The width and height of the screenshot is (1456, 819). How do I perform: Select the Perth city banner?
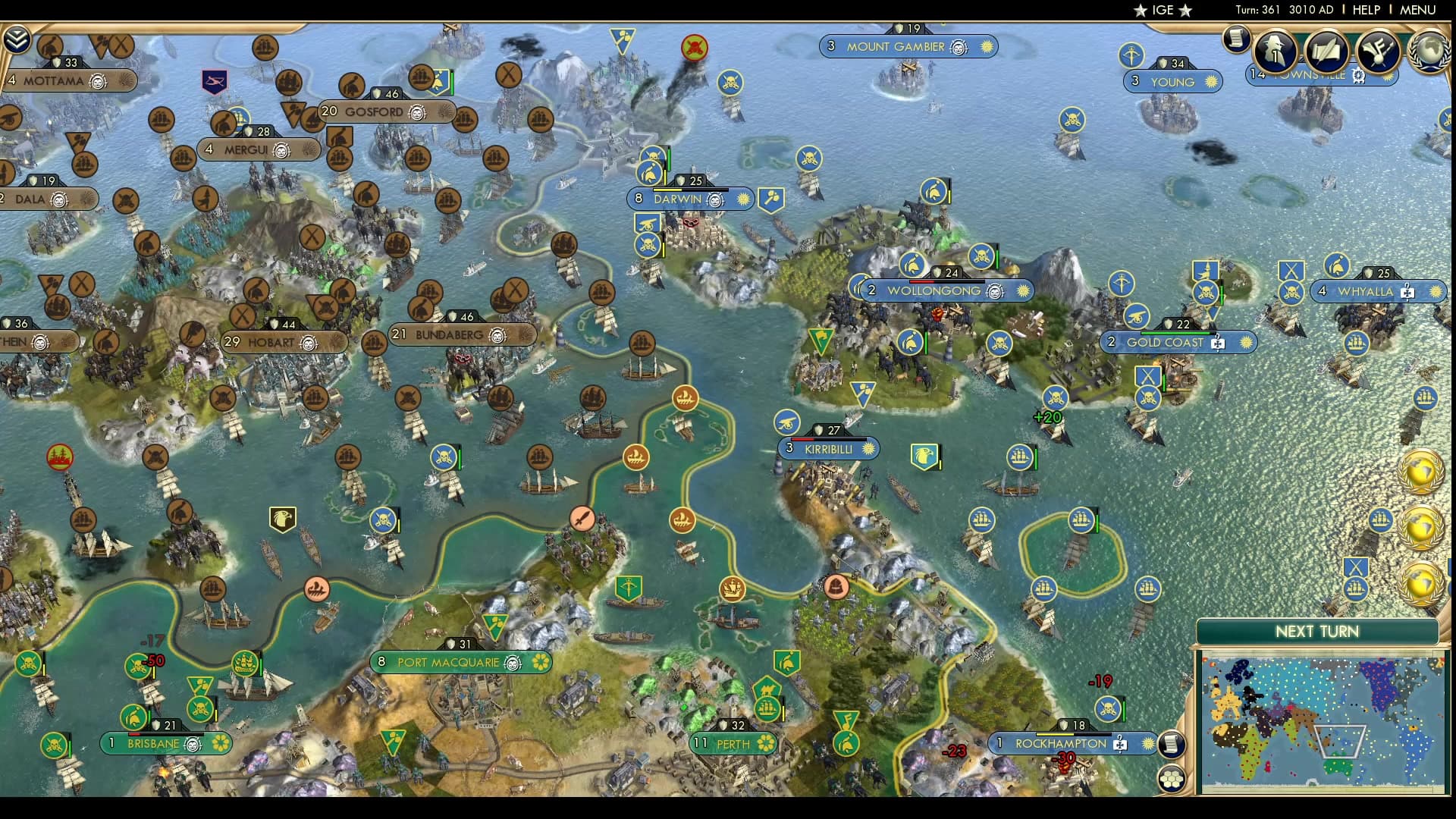733,744
